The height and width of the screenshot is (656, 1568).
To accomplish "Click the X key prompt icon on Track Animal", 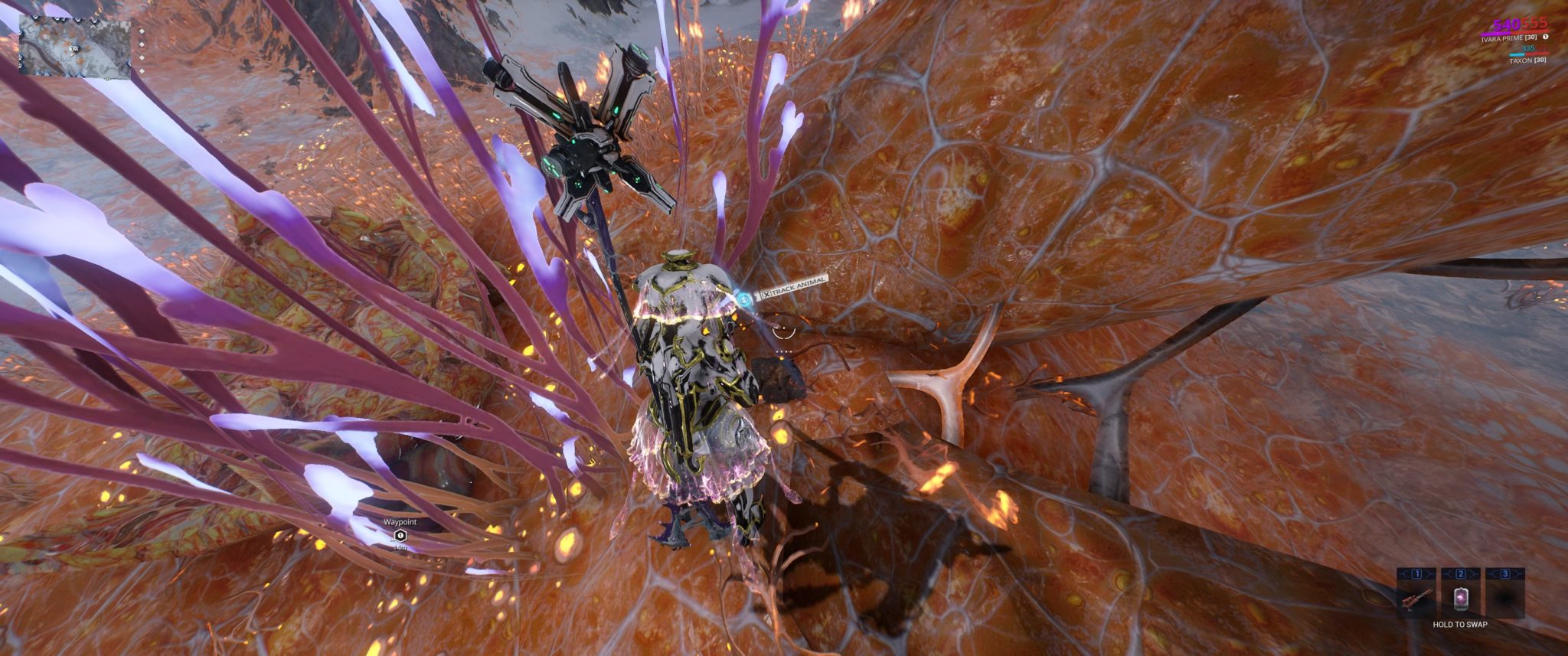I will click(x=768, y=293).
